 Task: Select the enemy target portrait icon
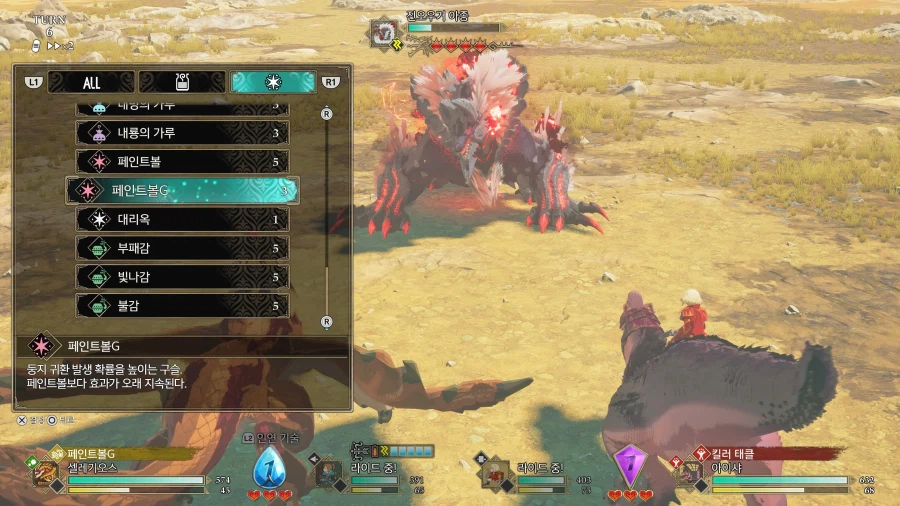coord(383,32)
